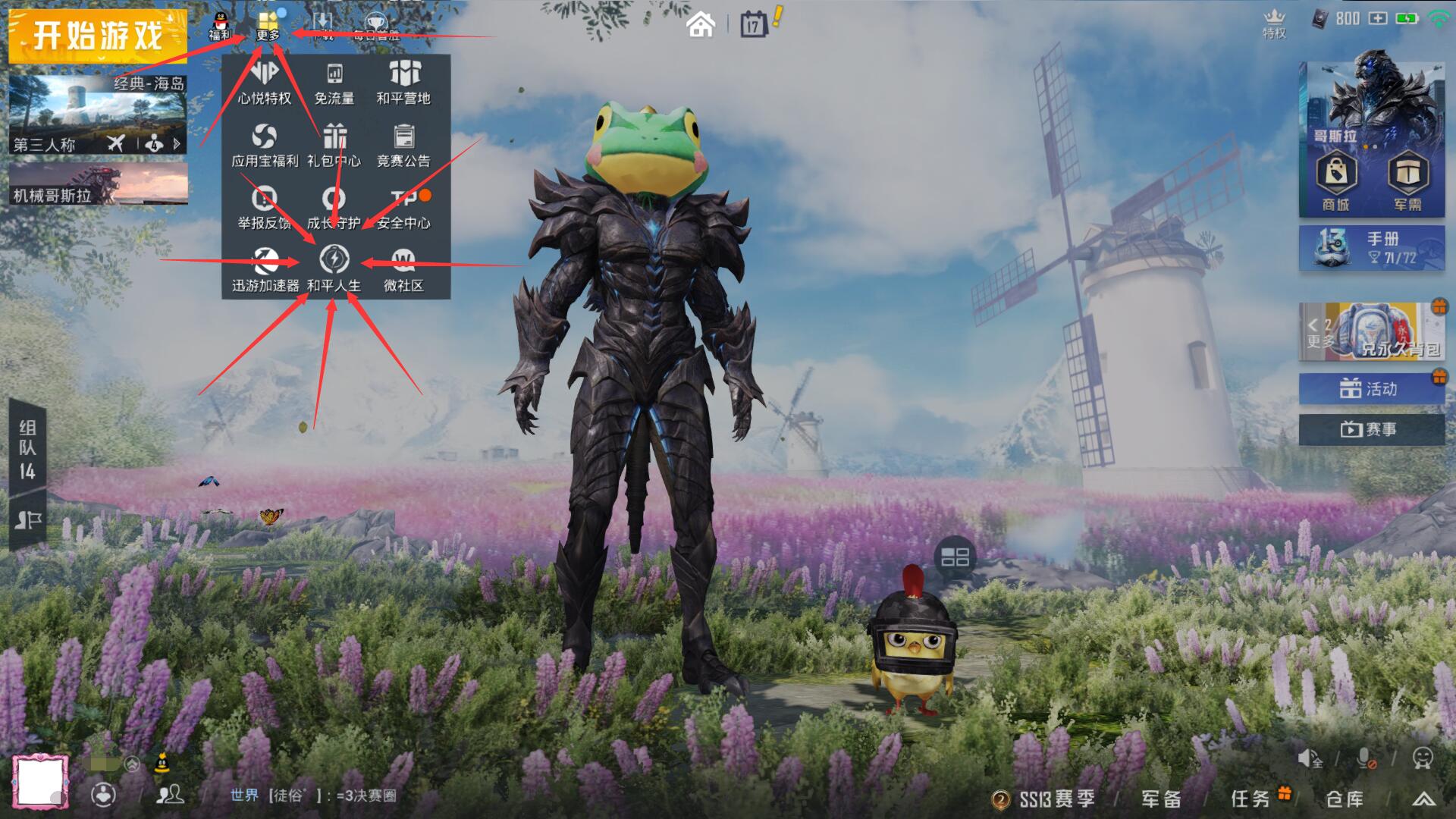The width and height of the screenshot is (1456, 819).
Task: Select the 经典-海岛 map mode thumbnail
Action: [98, 114]
